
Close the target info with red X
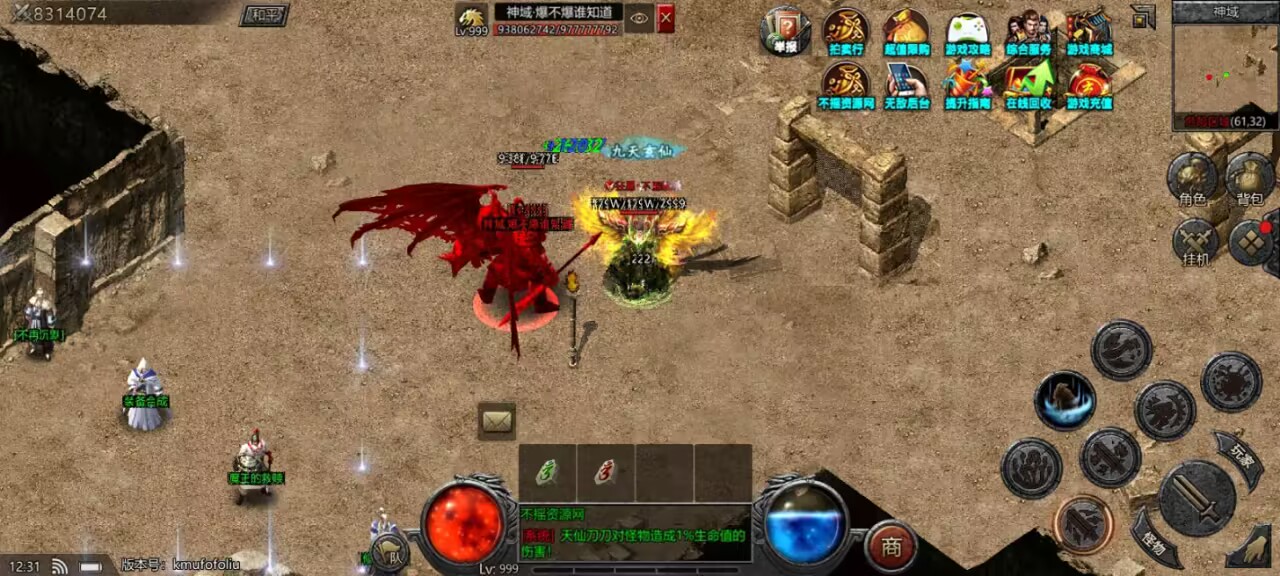pyautogui.click(x=665, y=18)
